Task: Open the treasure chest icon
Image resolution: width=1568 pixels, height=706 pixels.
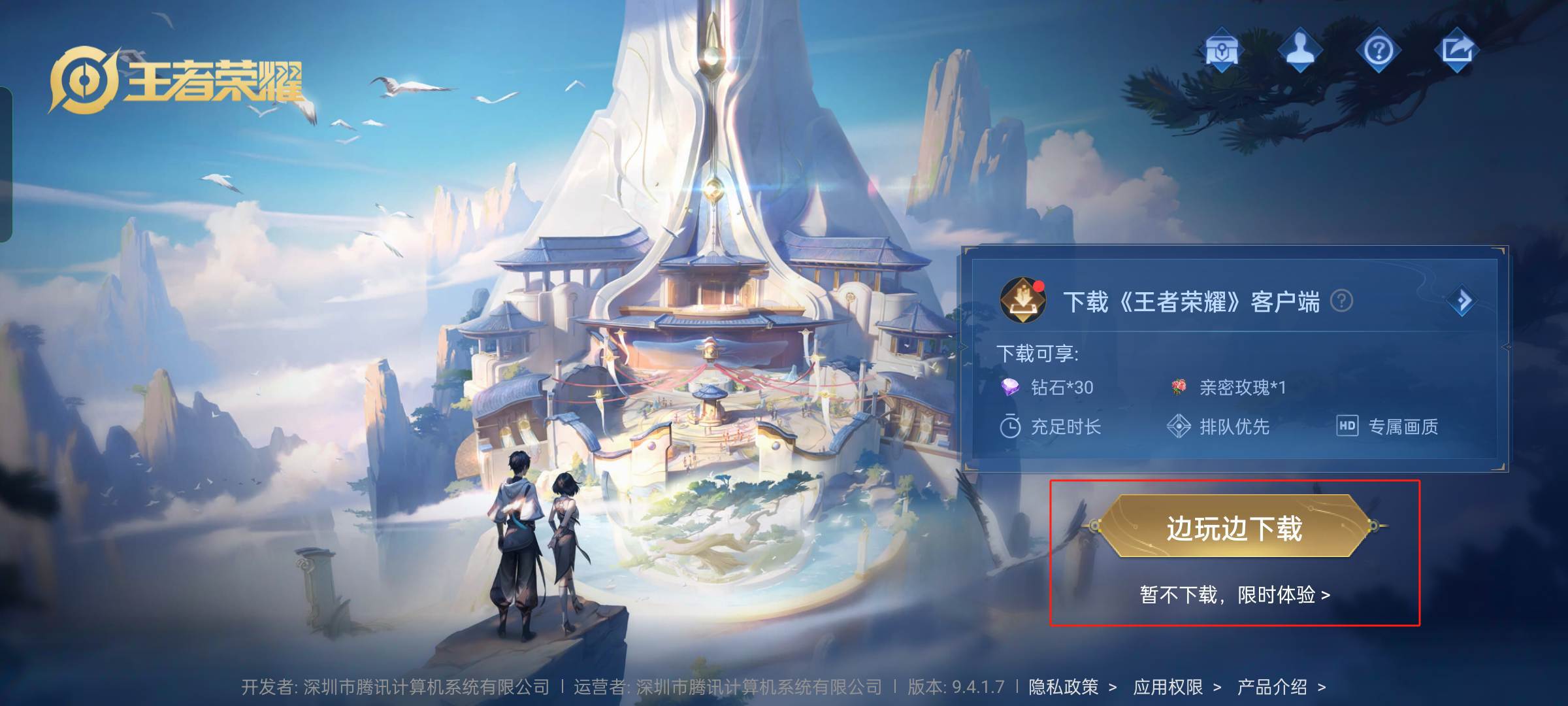Action: (x=1220, y=50)
